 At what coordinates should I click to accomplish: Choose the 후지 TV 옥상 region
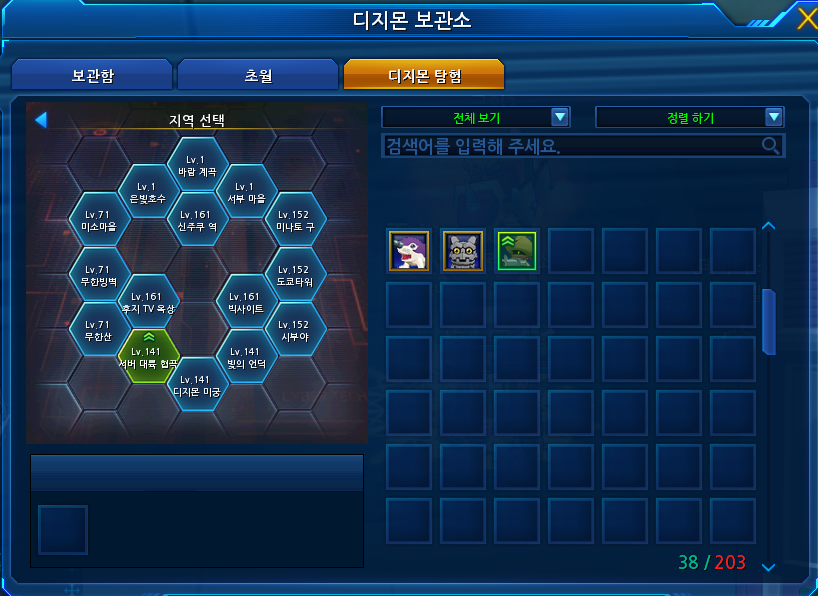click(148, 302)
